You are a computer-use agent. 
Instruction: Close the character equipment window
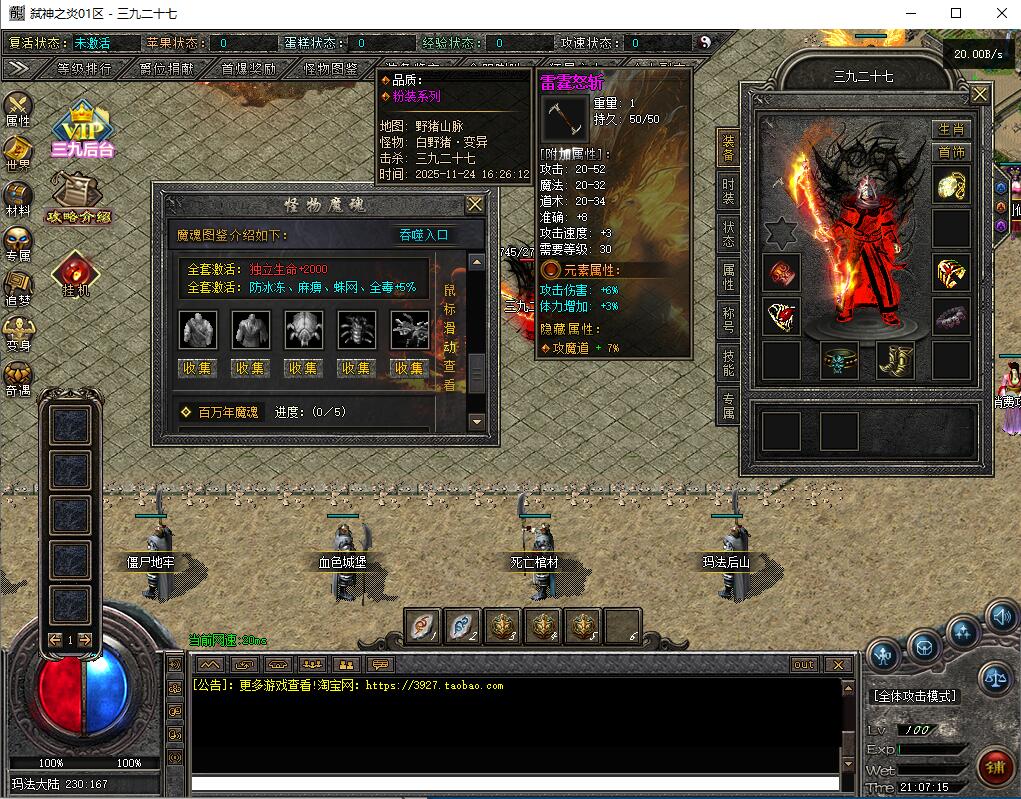coord(980,94)
